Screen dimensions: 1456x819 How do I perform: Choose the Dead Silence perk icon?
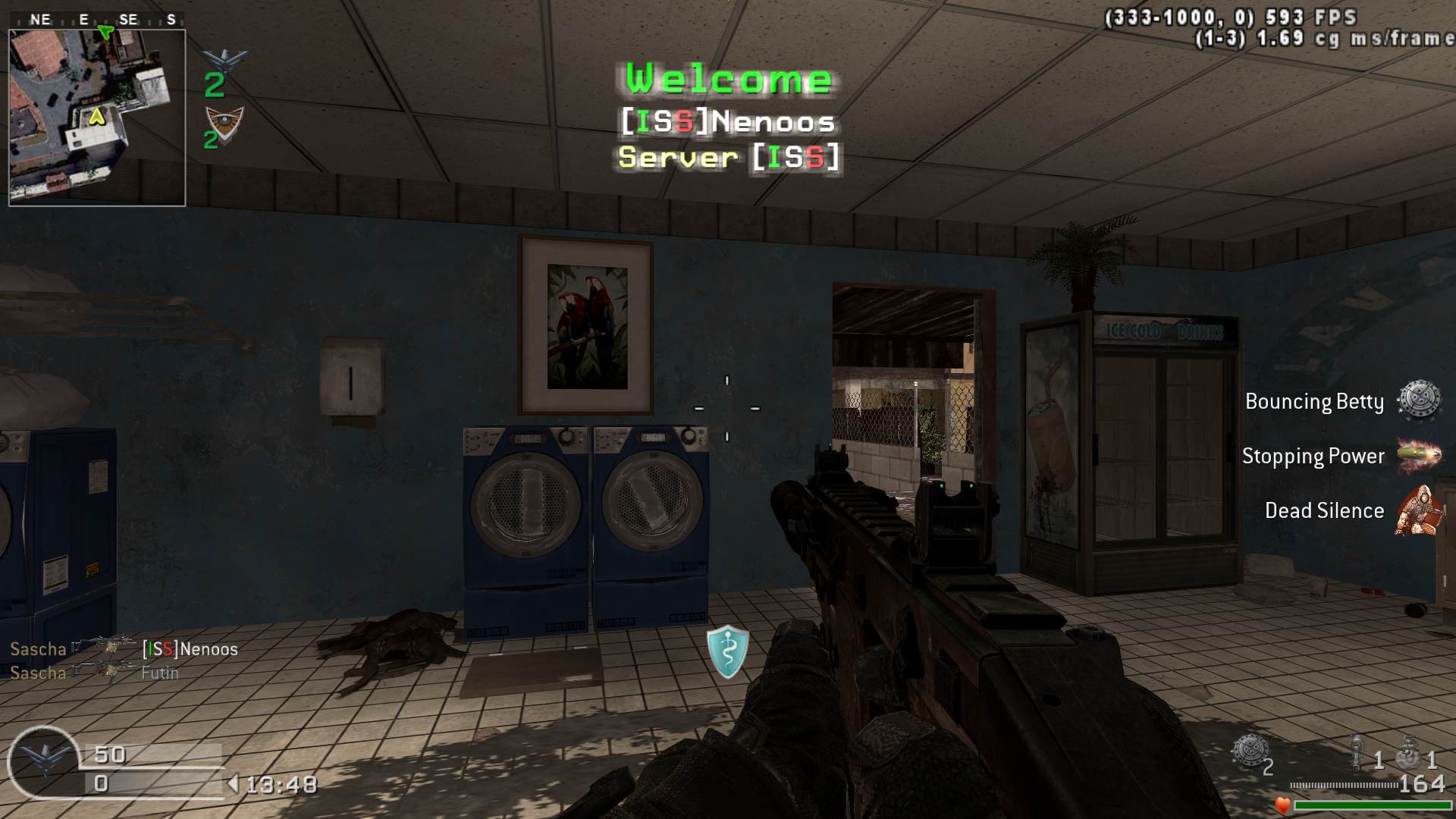tap(1417, 510)
